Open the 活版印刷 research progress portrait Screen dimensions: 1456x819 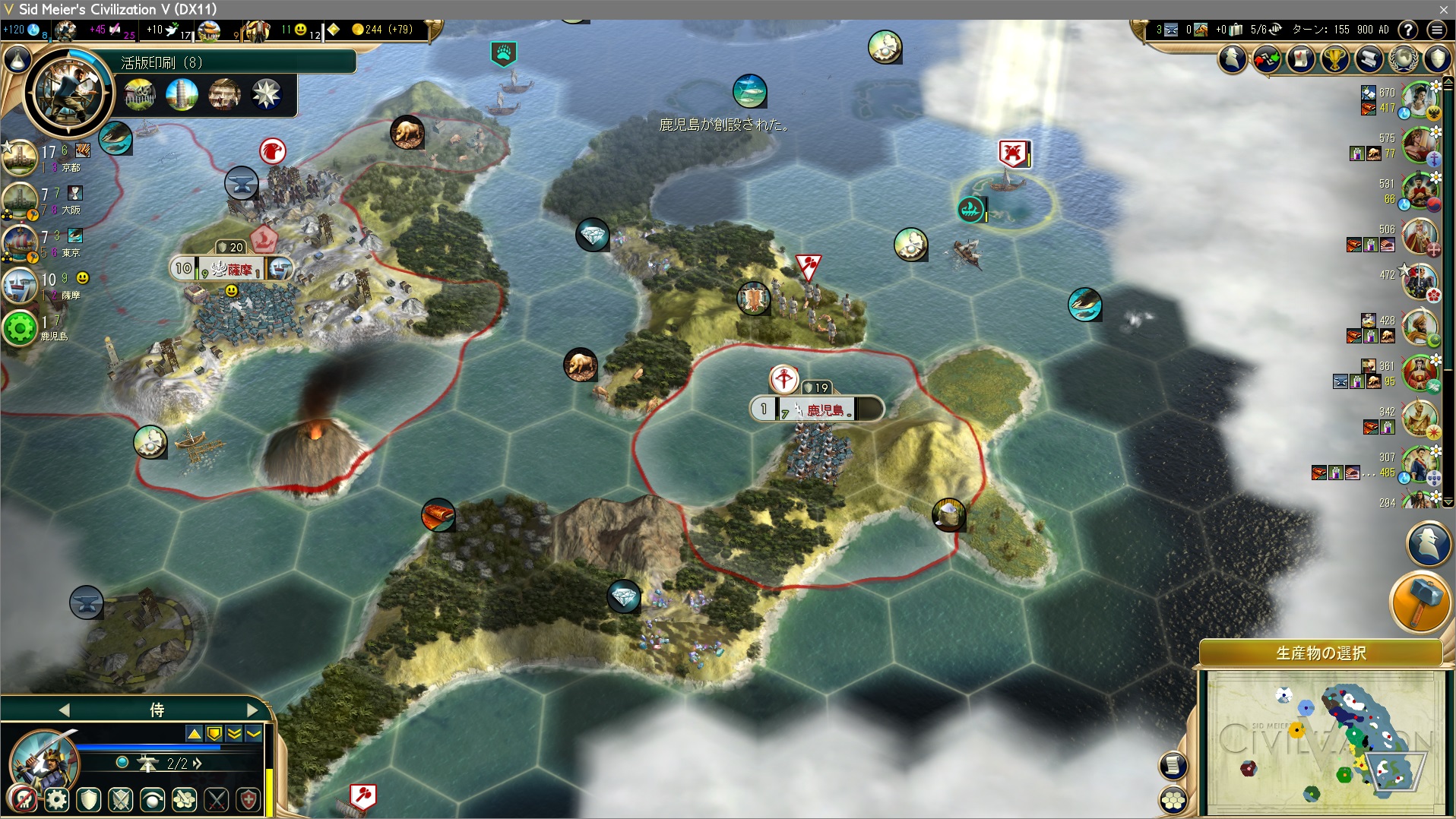click(x=68, y=93)
